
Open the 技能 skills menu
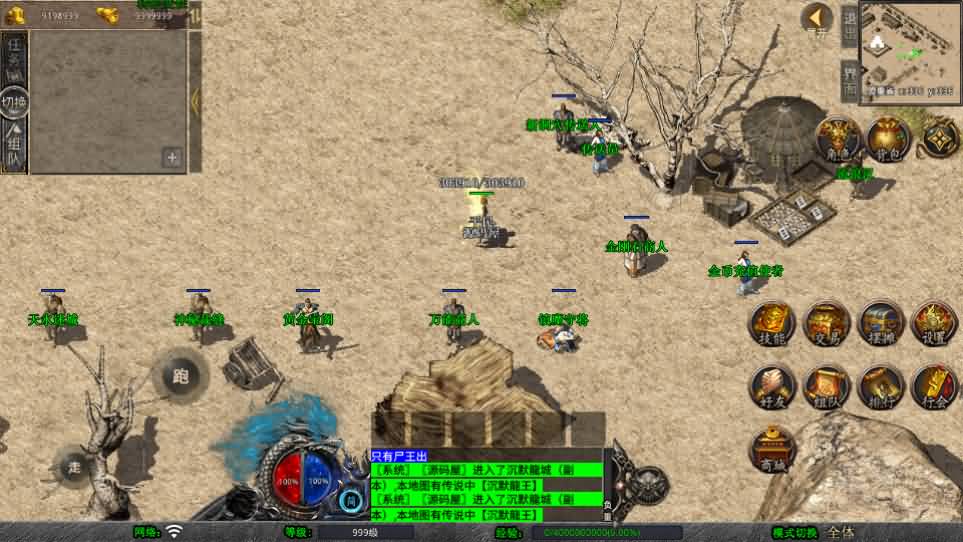click(x=773, y=322)
